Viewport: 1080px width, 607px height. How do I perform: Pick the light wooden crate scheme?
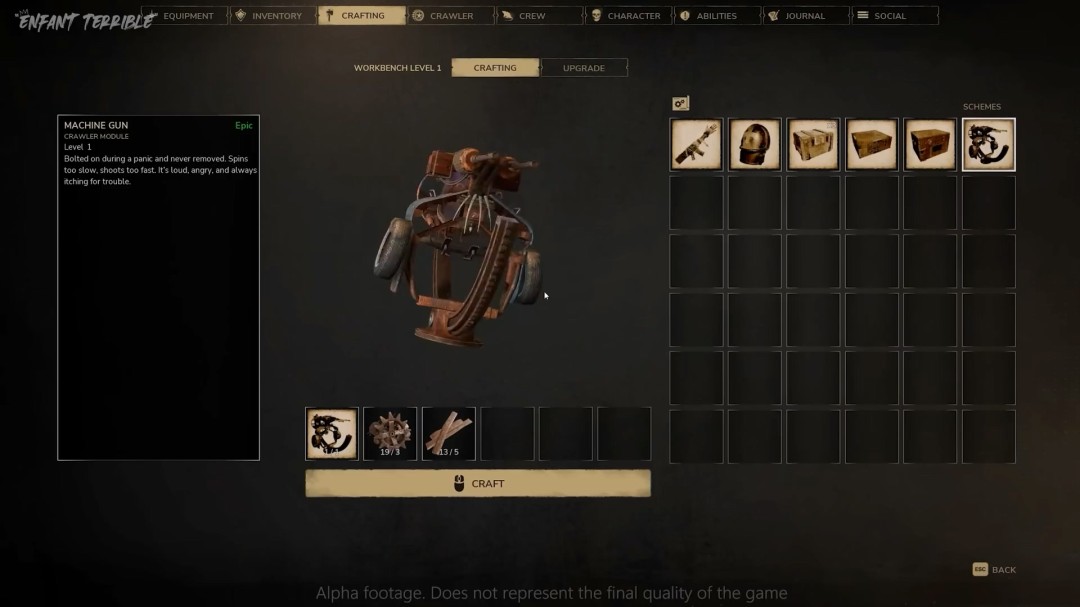[813, 145]
